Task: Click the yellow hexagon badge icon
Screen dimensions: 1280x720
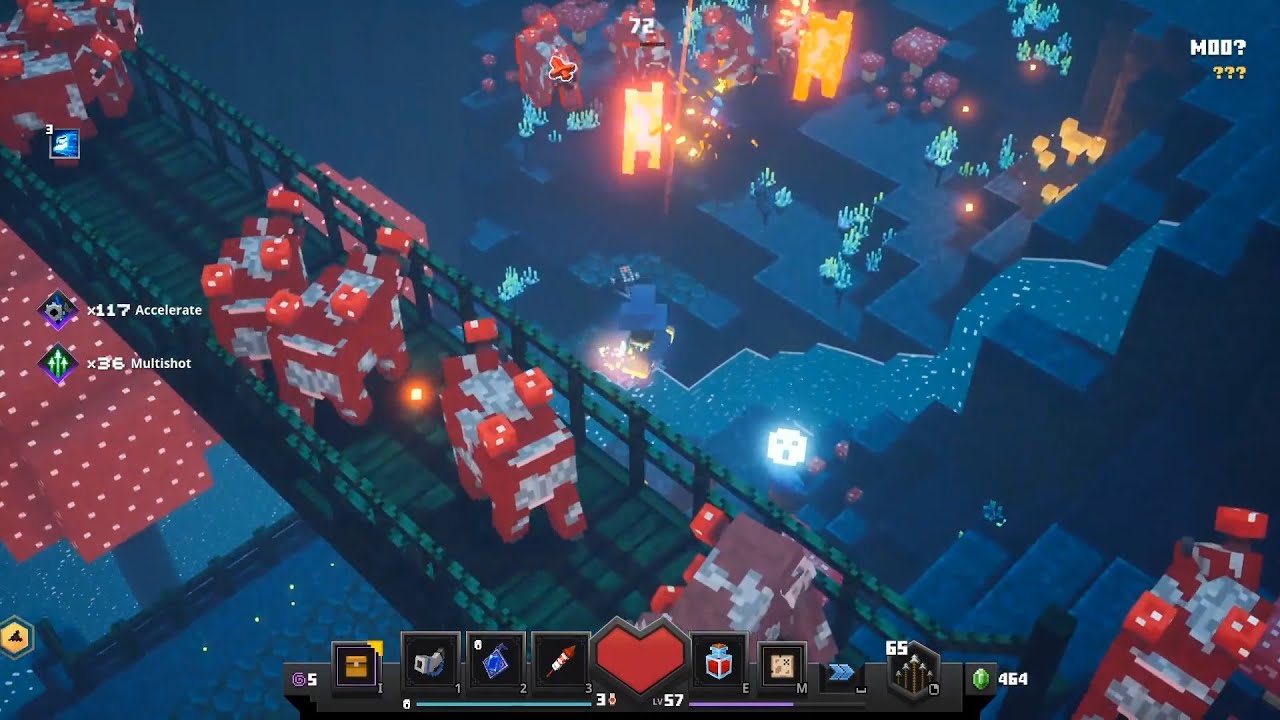Action: coord(16,637)
